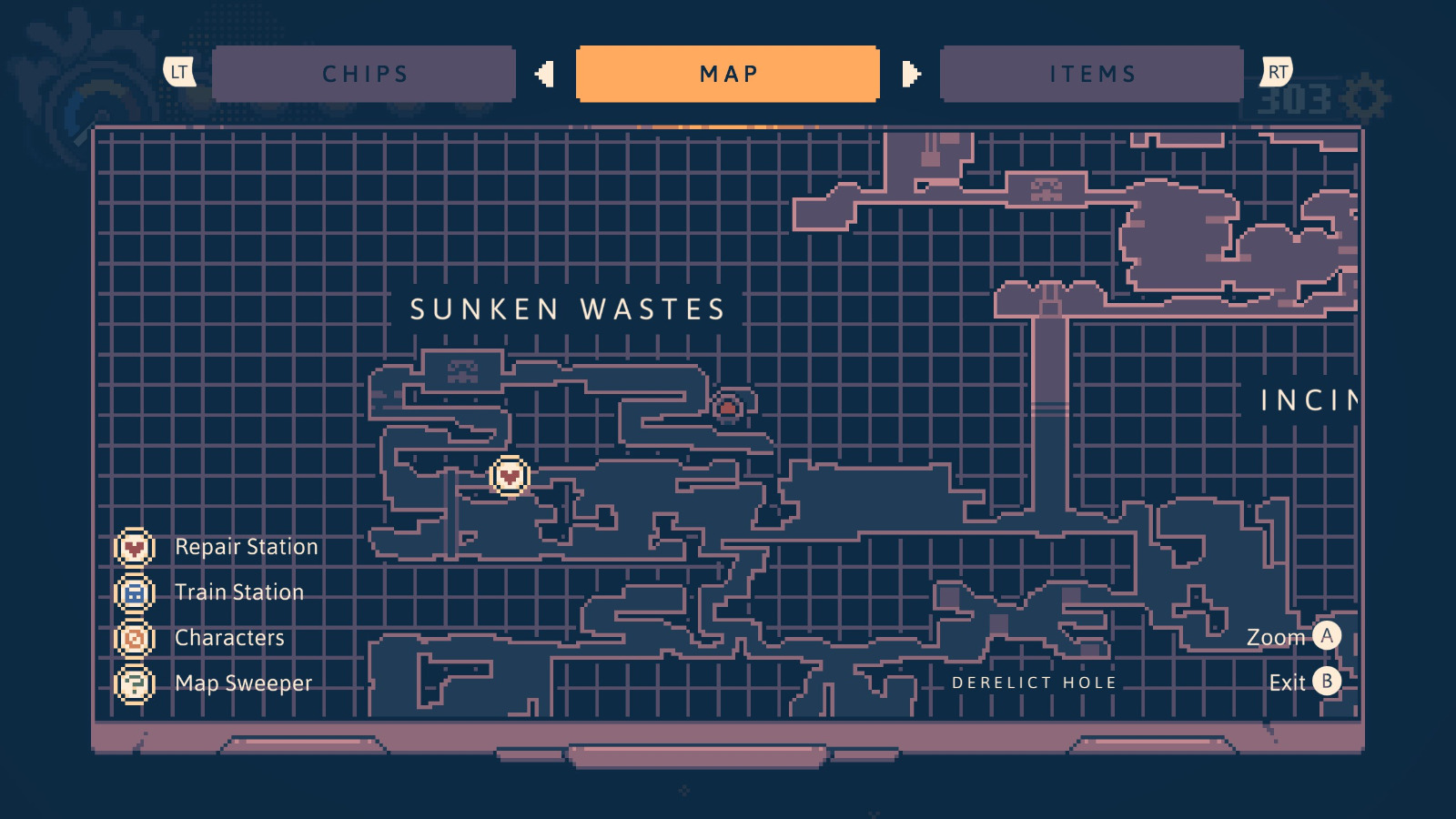Toggle Repair Station markers visibility
Viewport: 1456px width, 819px height.
coord(135,547)
